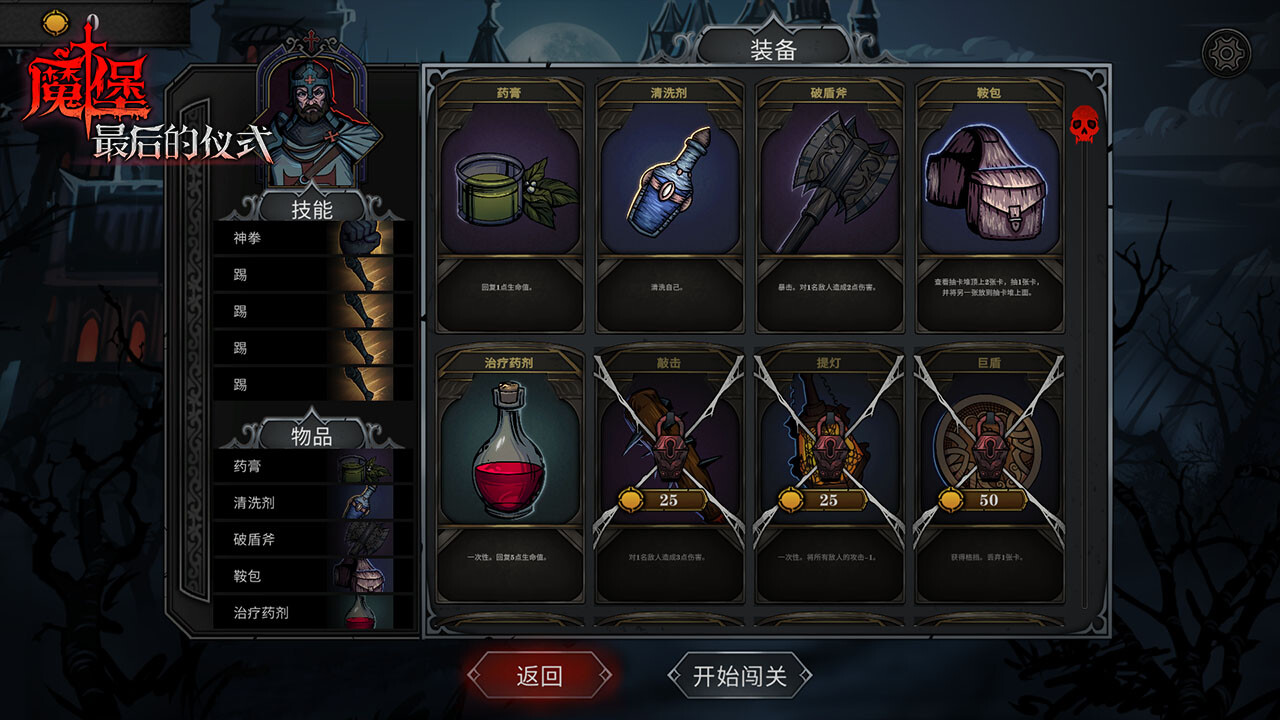The image size is (1280, 720).
Task: Select the 治疗药剂 healing potion flask
Action: [513, 460]
